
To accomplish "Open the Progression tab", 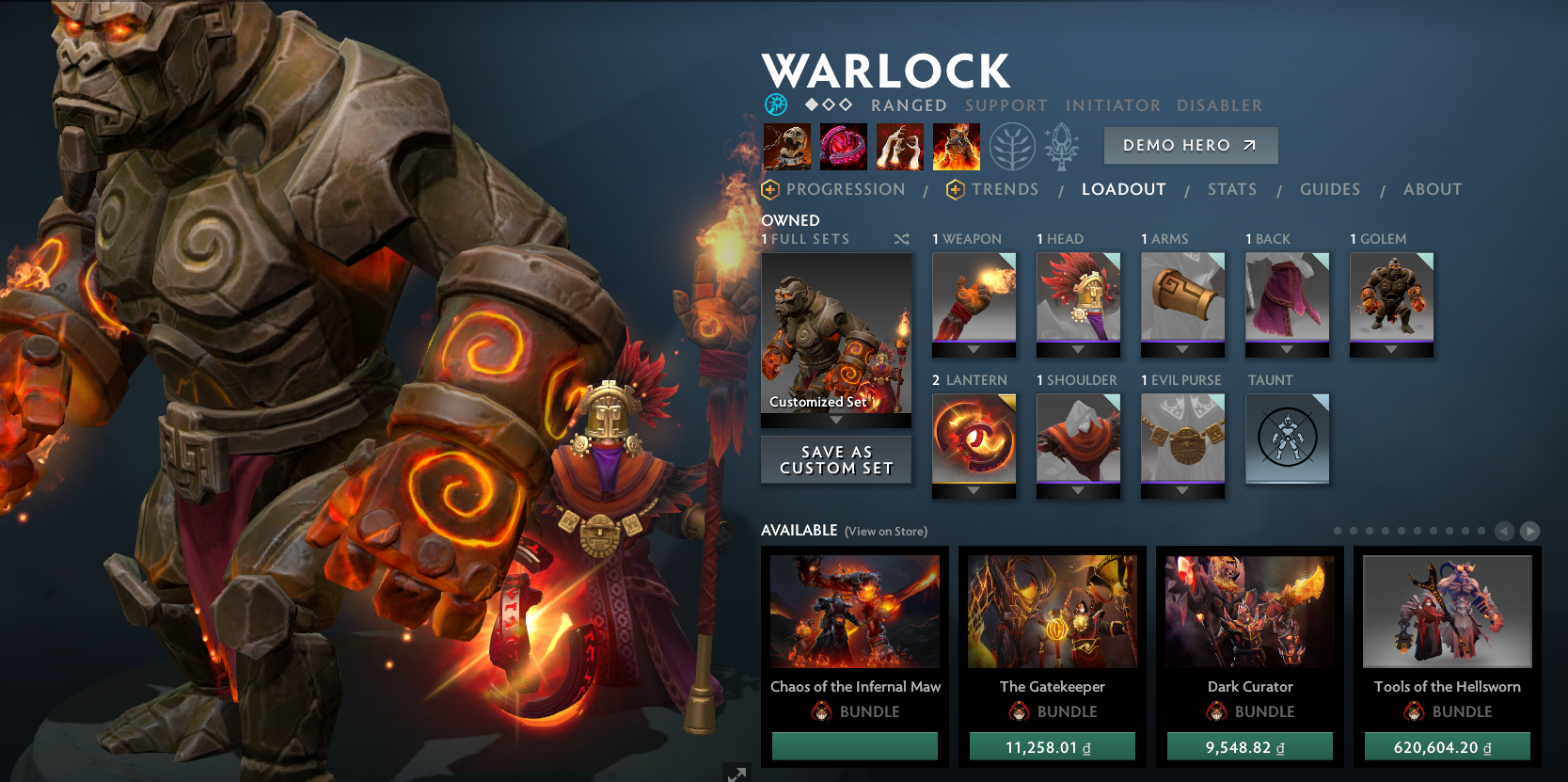I will [x=847, y=189].
